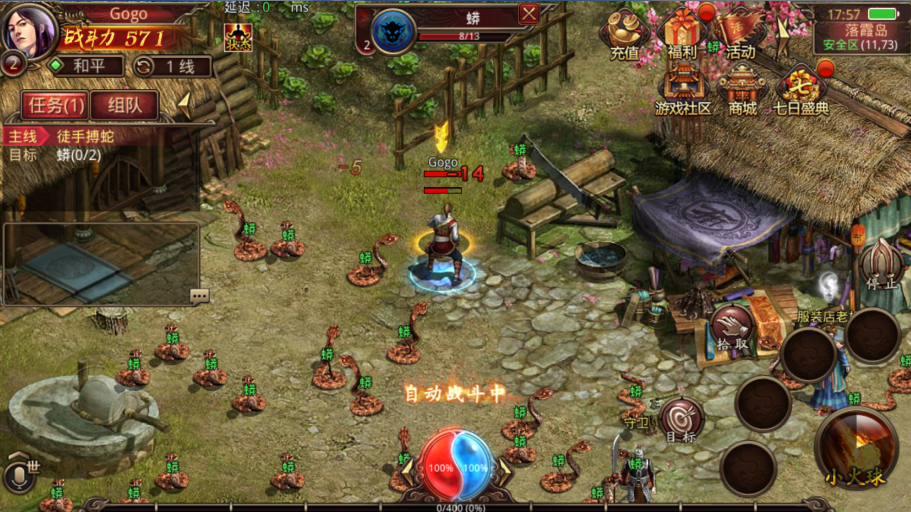Image resolution: width=911 pixels, height=512 pixels.
Task: Open the 状态 status icon
Action: coord(238,37)
